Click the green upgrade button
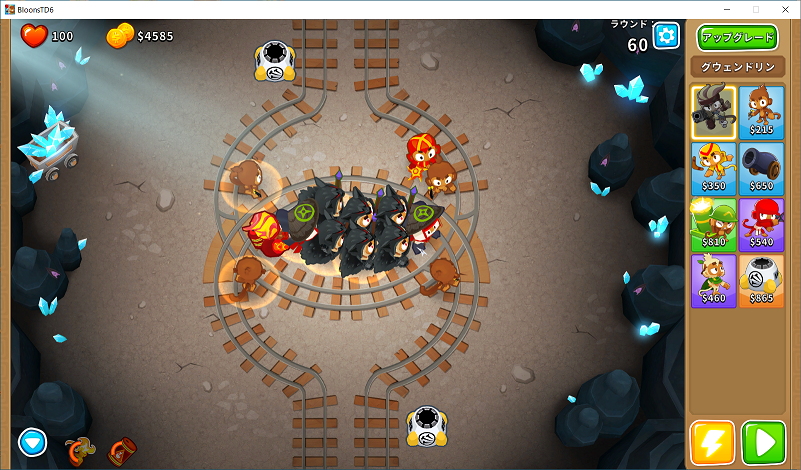Viewport: 801px width, 470px height. click(x=737, y=38)
